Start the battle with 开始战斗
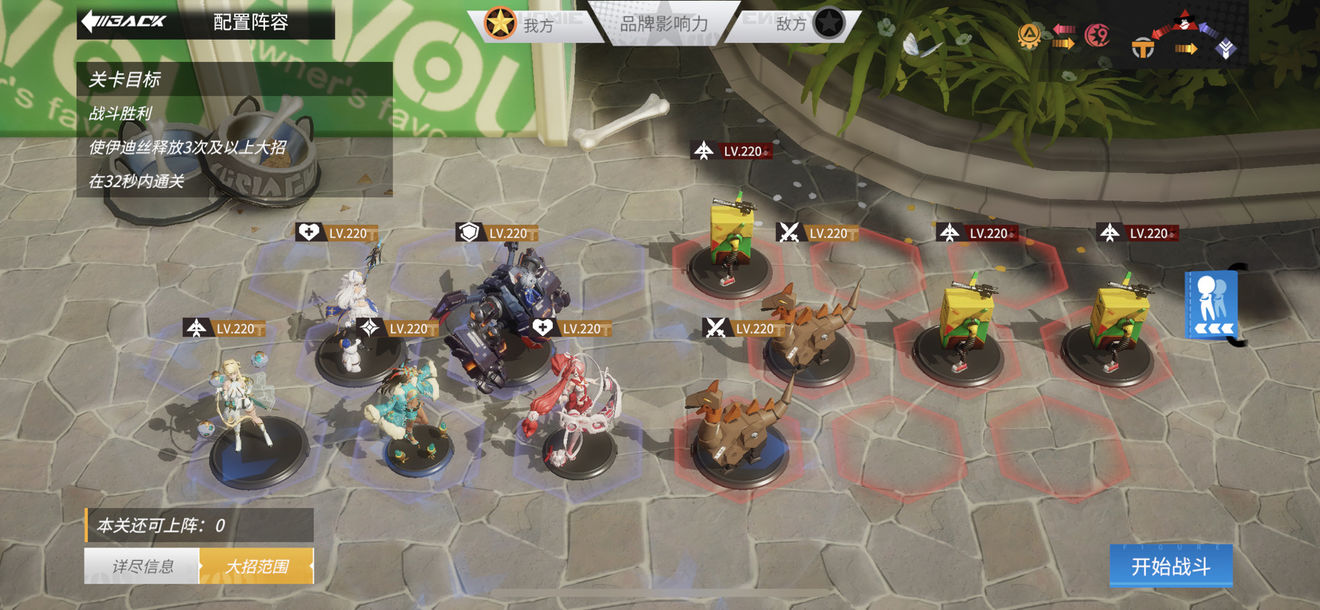 click(x=1170, y=567)
